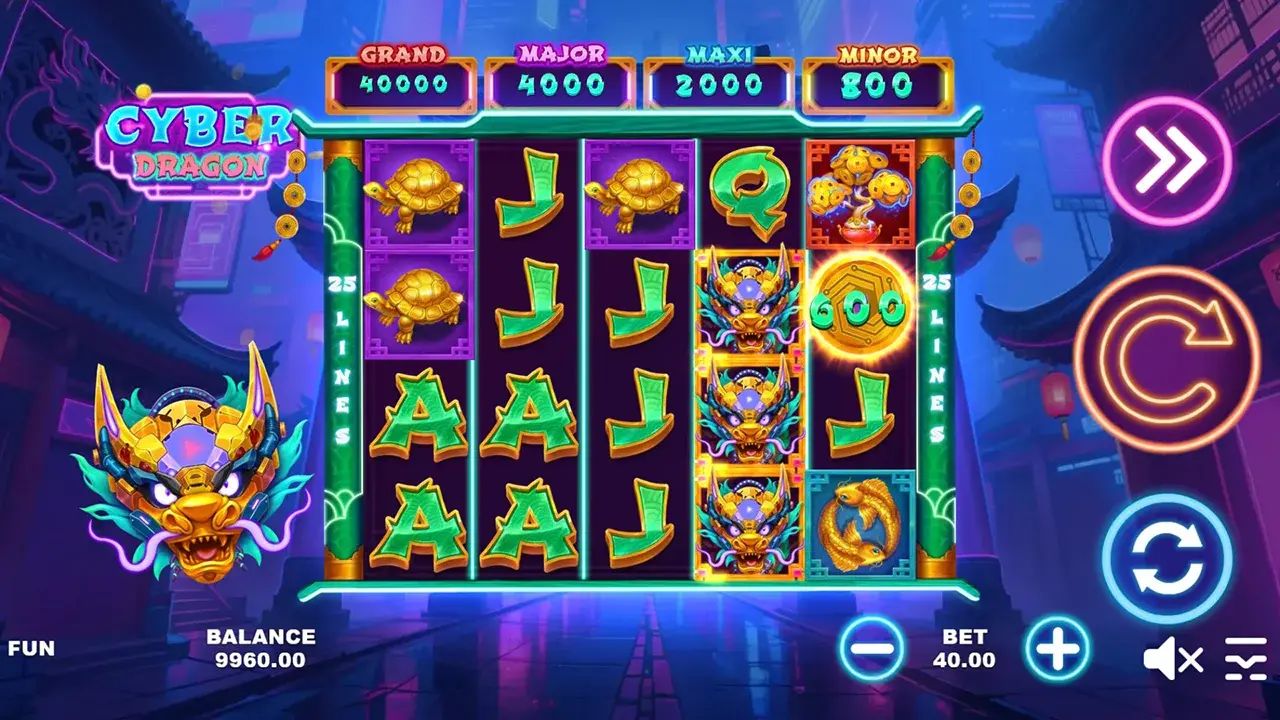Open autoplay with the blue circular arrows
The height and width of the screenshot is (720, 1280).
[x=1166, y=559]
